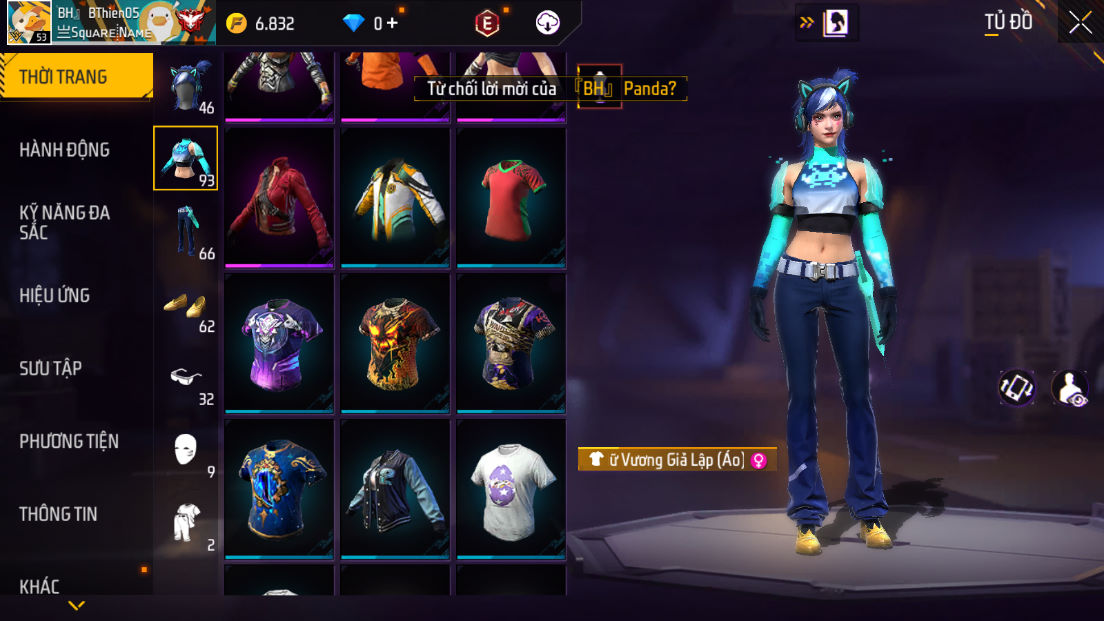Toggle the character view eye icon
This screenshot has width=1104, height=621.
coord(1070,388)
